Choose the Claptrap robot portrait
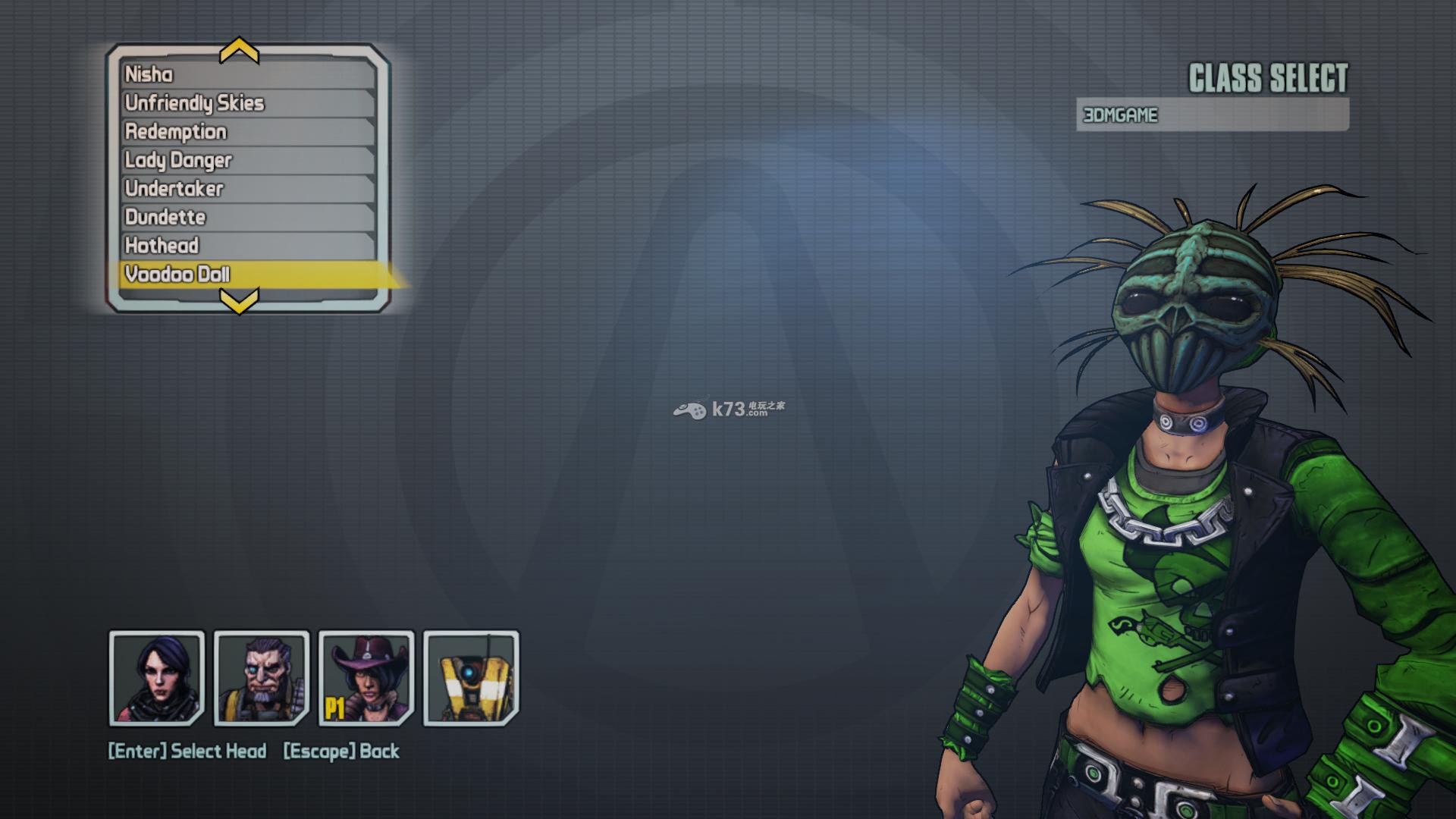 [x=471, y=677]
